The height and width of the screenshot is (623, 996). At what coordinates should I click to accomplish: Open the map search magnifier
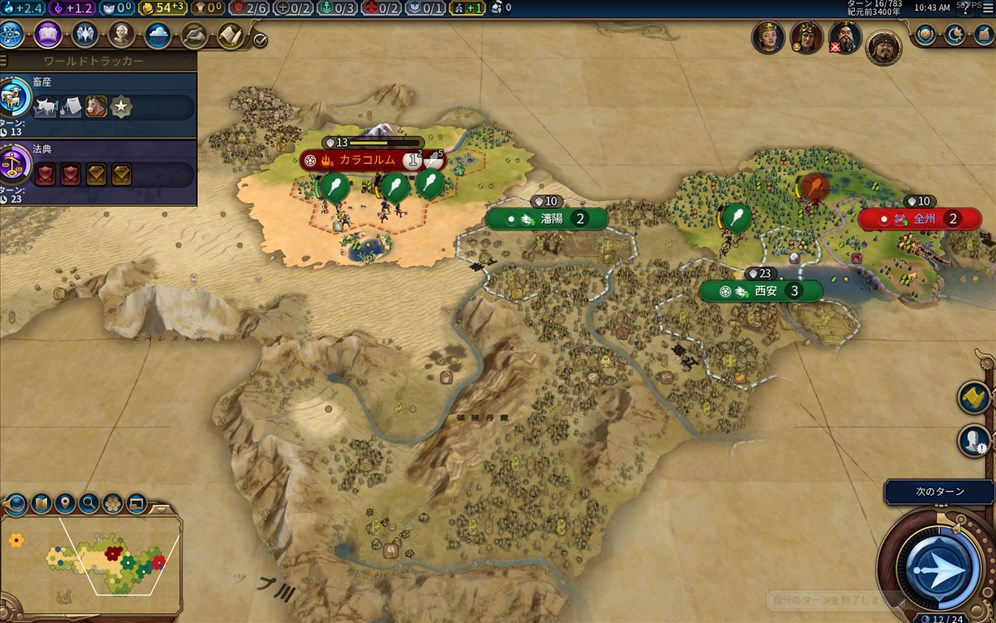click(89, 503)
